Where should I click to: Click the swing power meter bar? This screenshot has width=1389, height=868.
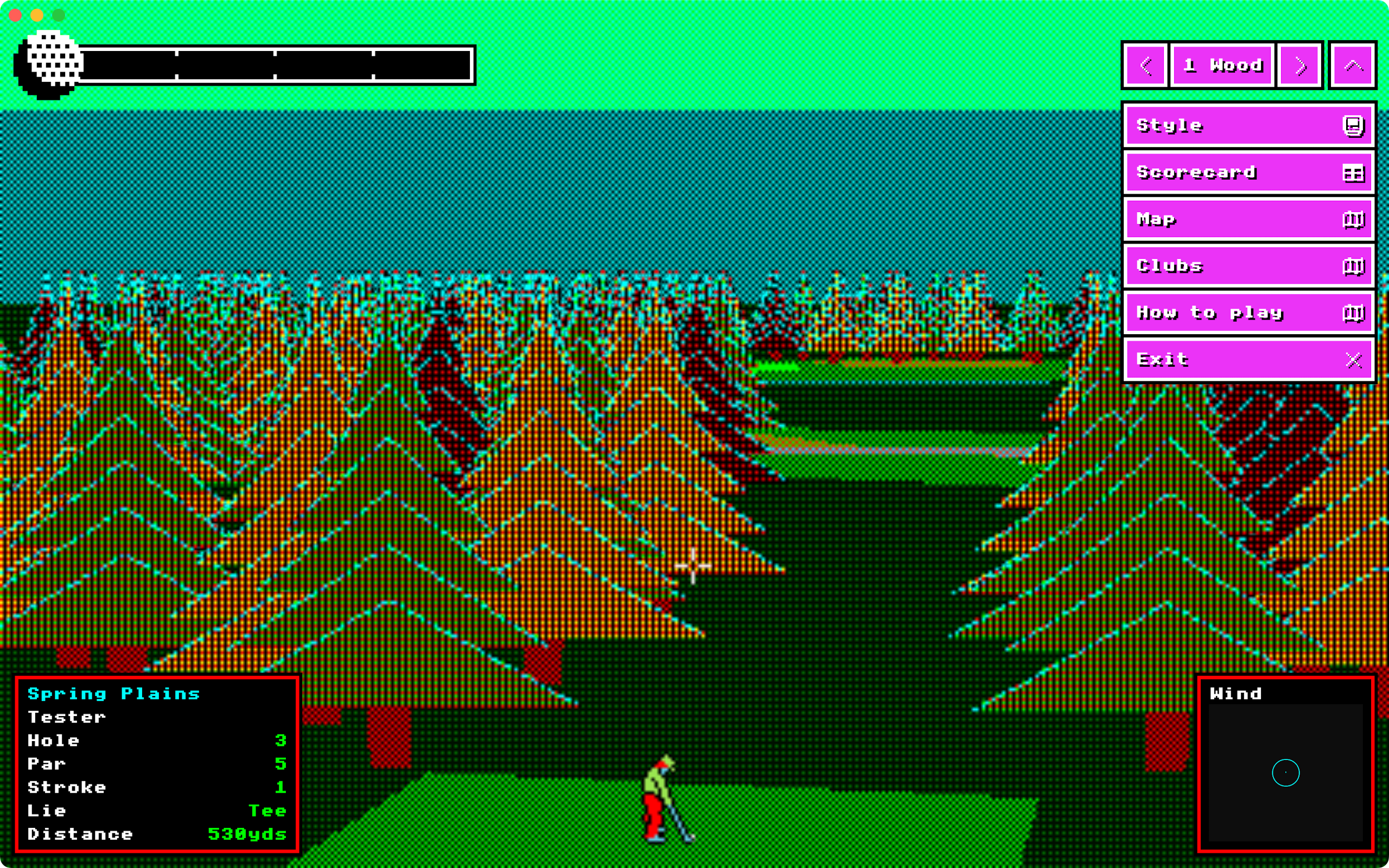276,65
